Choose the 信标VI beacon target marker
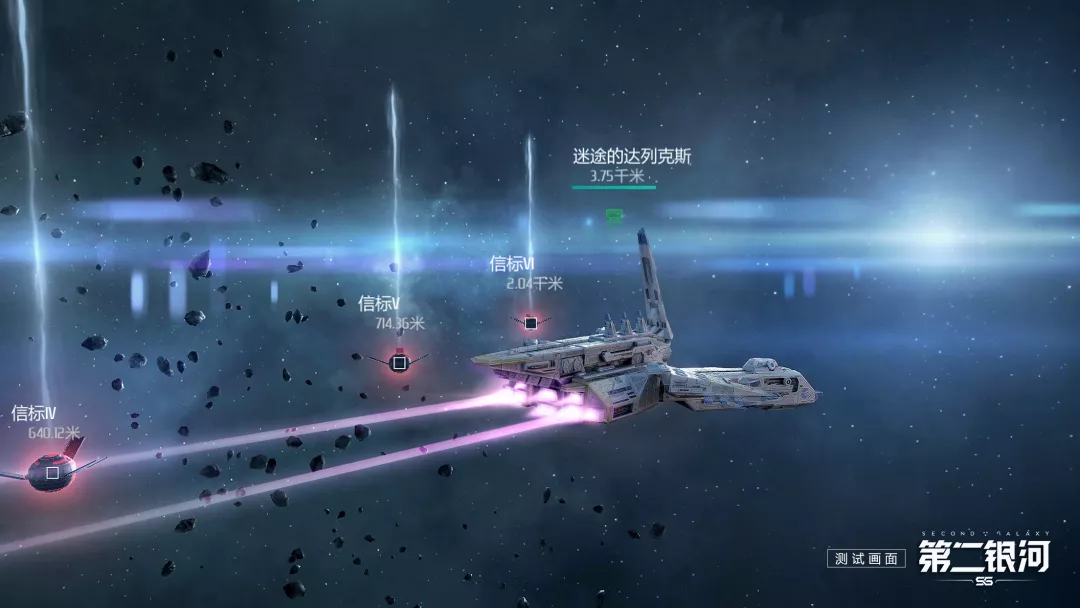 (531, 322)
